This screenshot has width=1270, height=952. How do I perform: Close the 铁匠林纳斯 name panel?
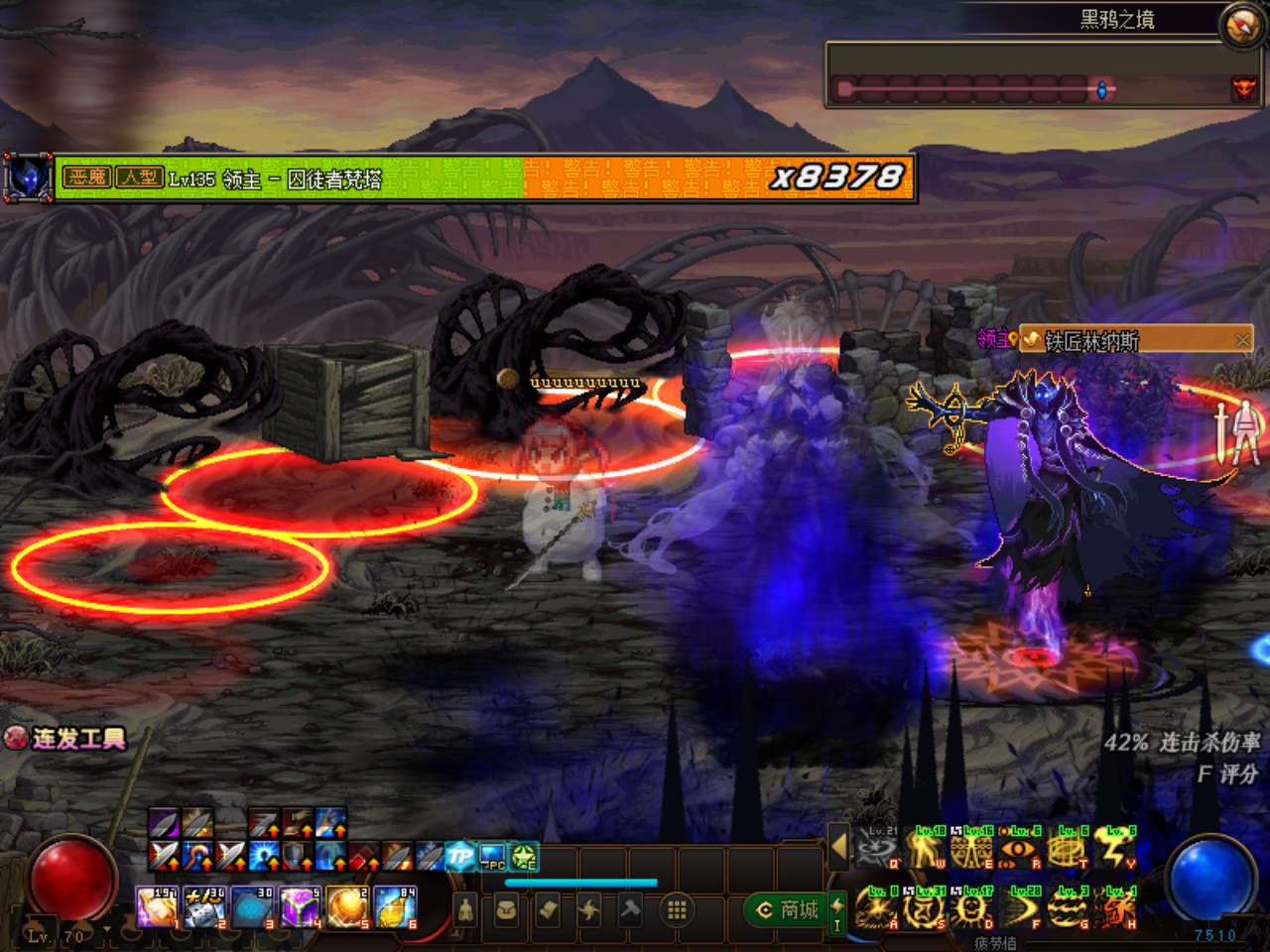click(x=1242, y=340)
